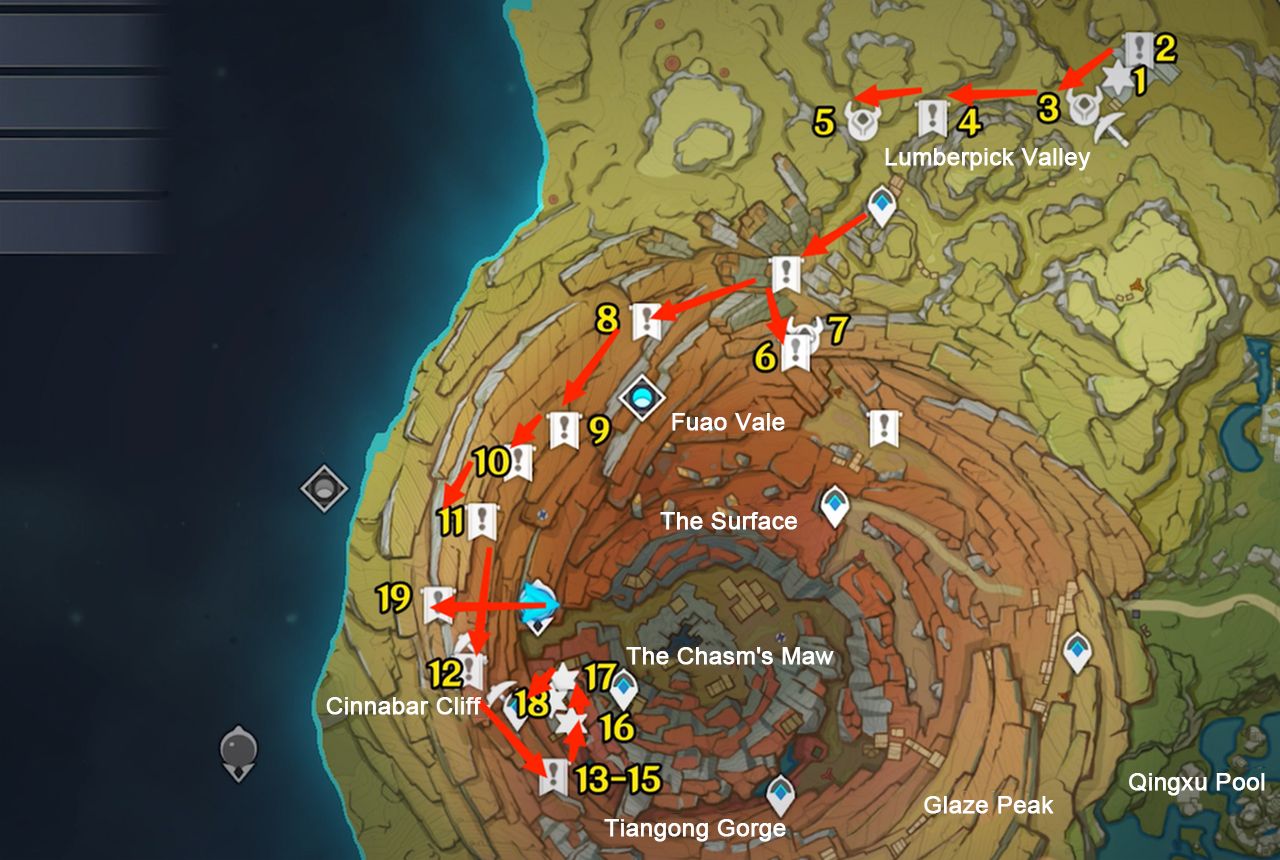Open the banner marker numbered 8
The width and height of the screenshot is (1280, 860).
[x=645, y=320]
